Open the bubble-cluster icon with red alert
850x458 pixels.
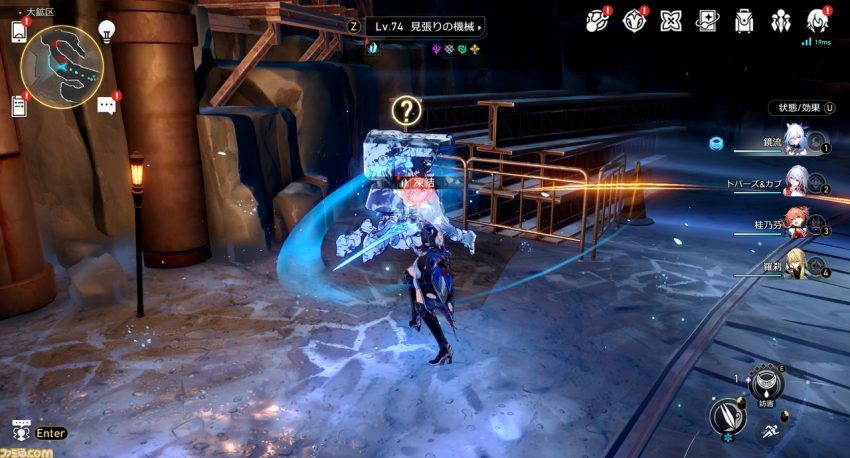point(596,20)
